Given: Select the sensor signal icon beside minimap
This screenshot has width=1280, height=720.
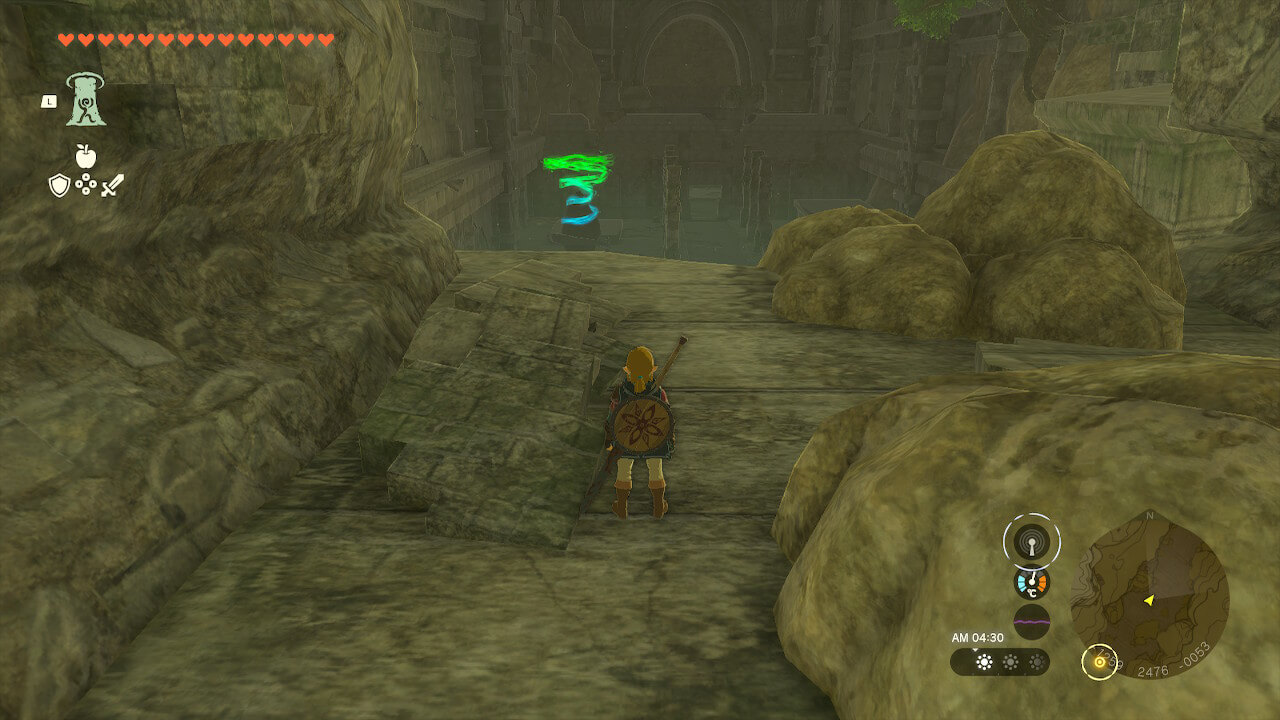Looking at the screenshot, I should 1031,542.
